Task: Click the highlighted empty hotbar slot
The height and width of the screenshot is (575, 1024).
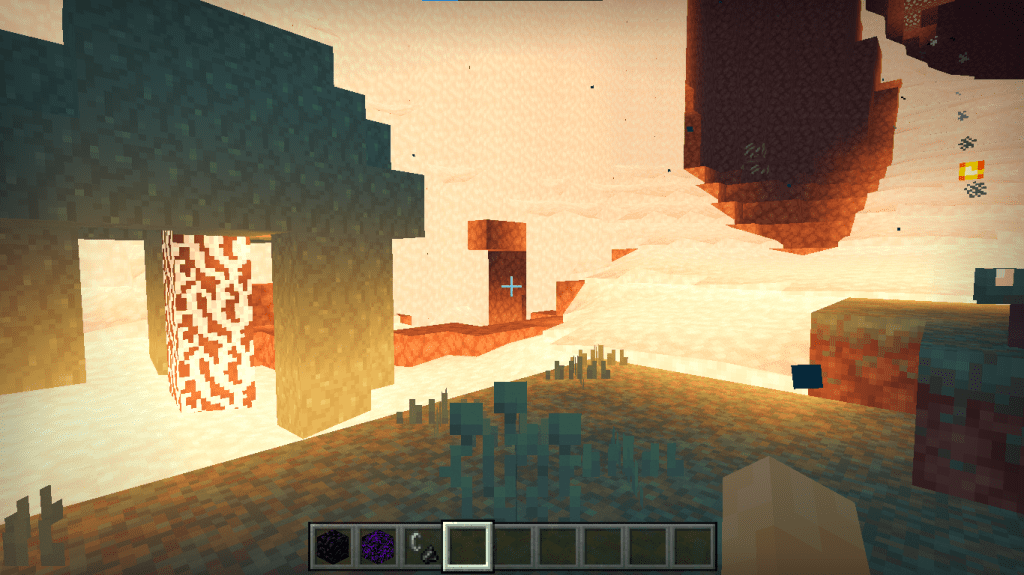Action: click(467, 546)
